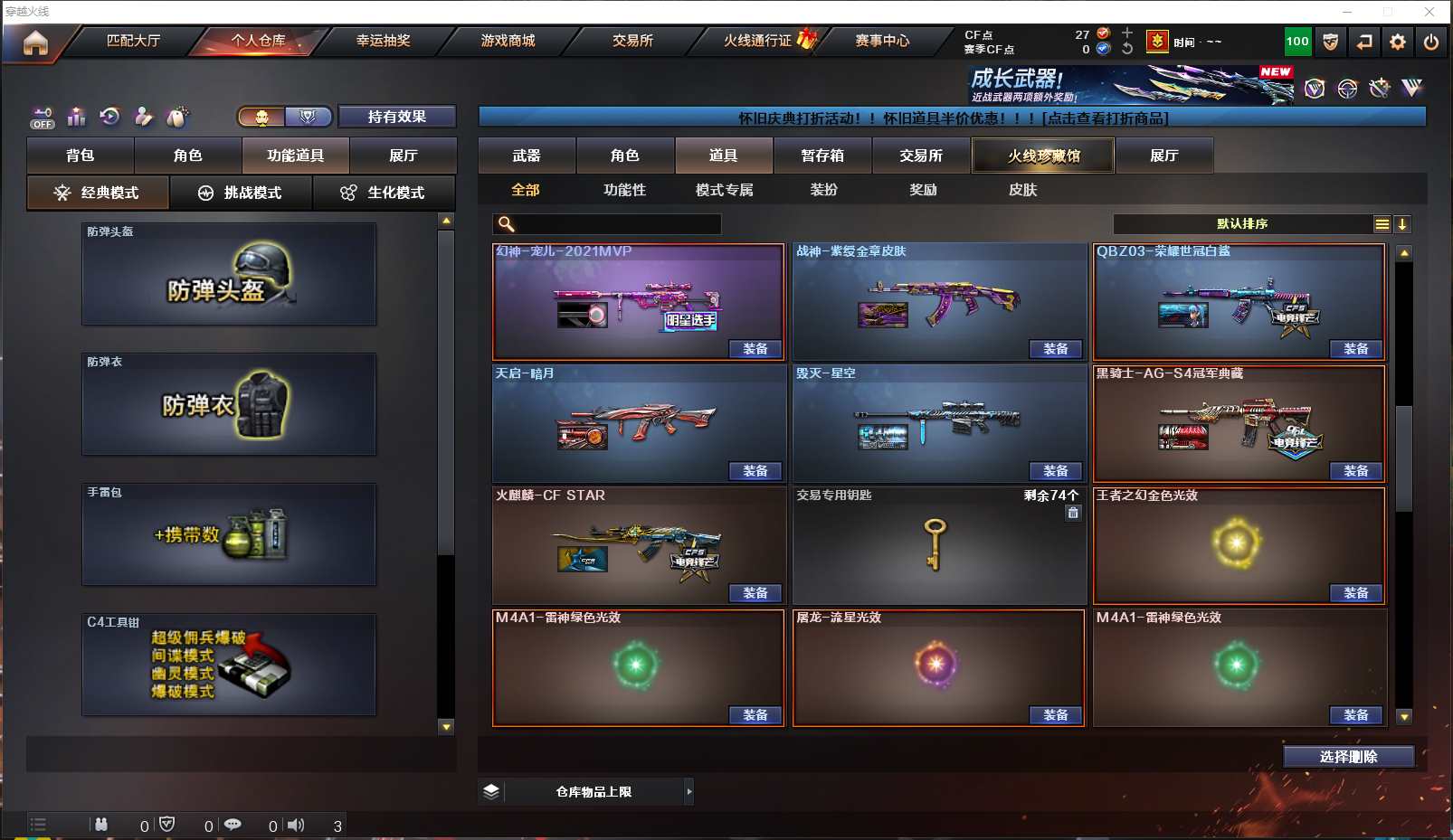Image resolution: width=1453 pixels, height=840 pixels.
Task: Click the 选择删除 button
Action: 1348,757
